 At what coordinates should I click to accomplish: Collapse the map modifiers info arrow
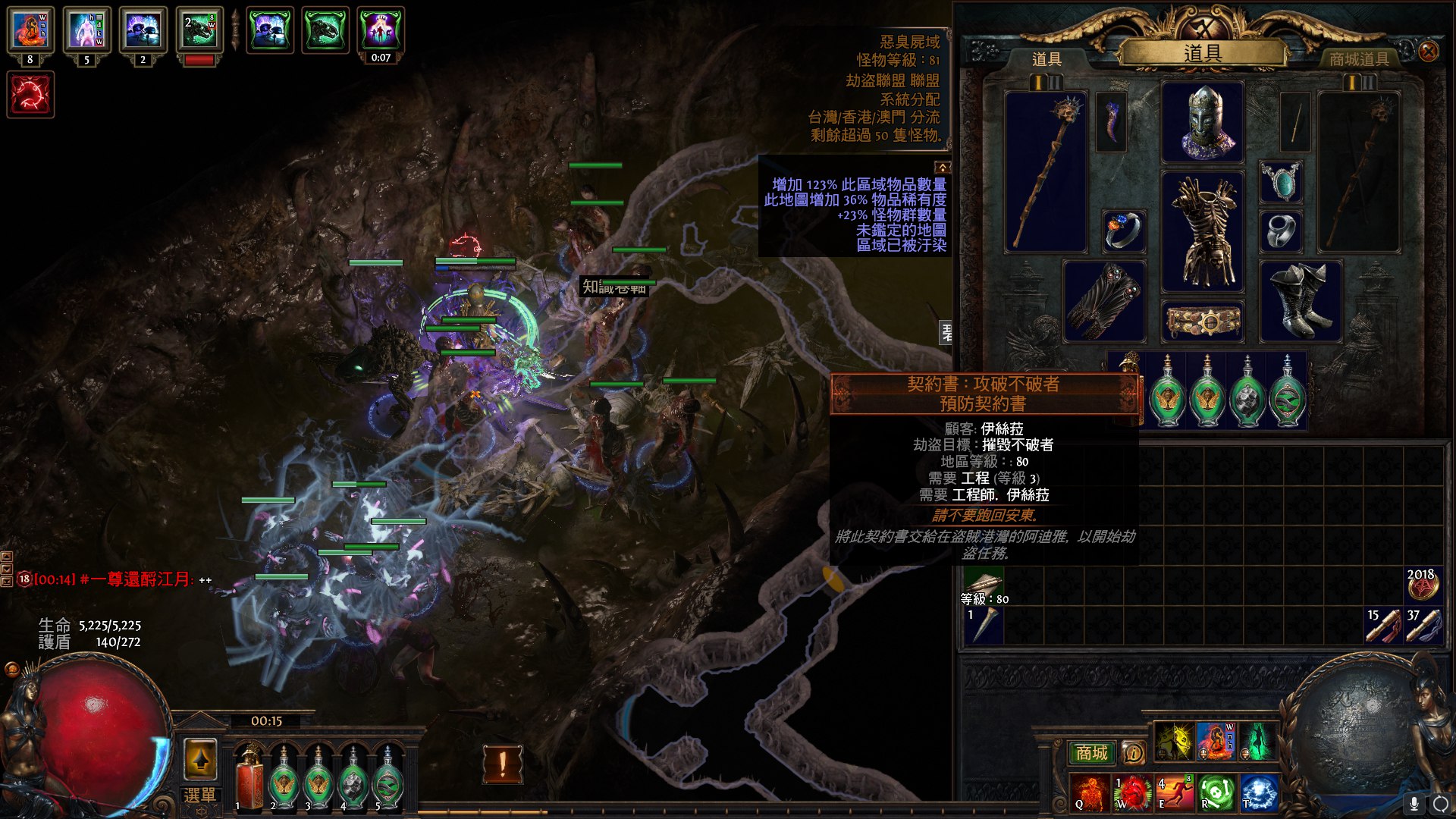(942, 167)
